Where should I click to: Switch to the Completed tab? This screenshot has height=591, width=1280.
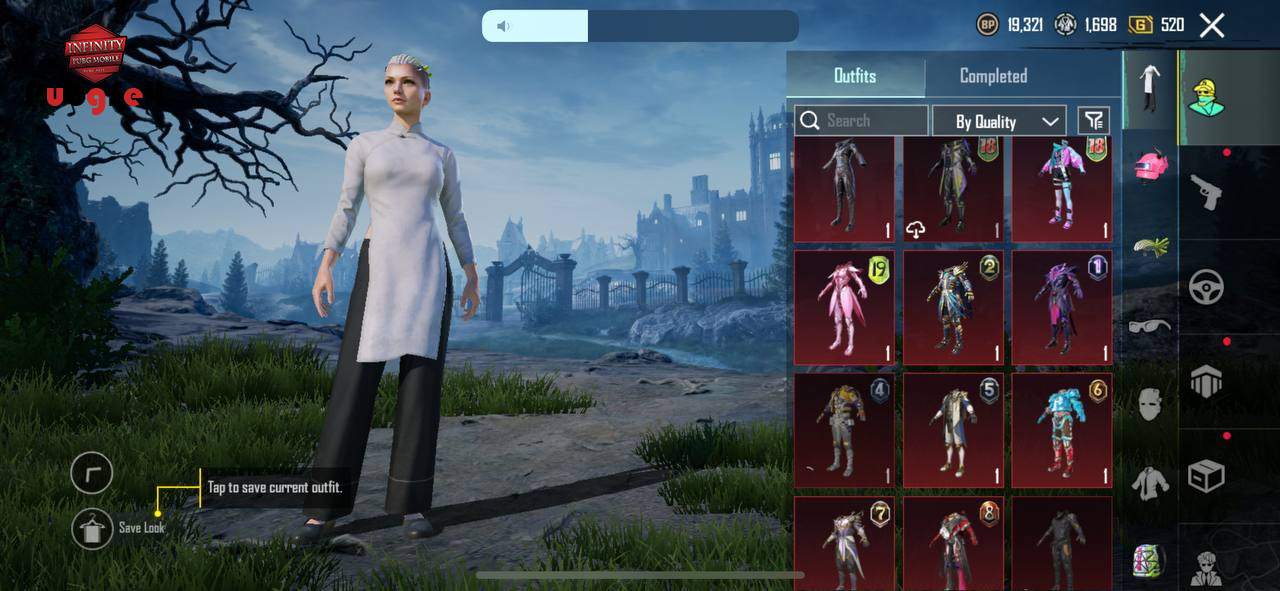[x=993, y=76]
